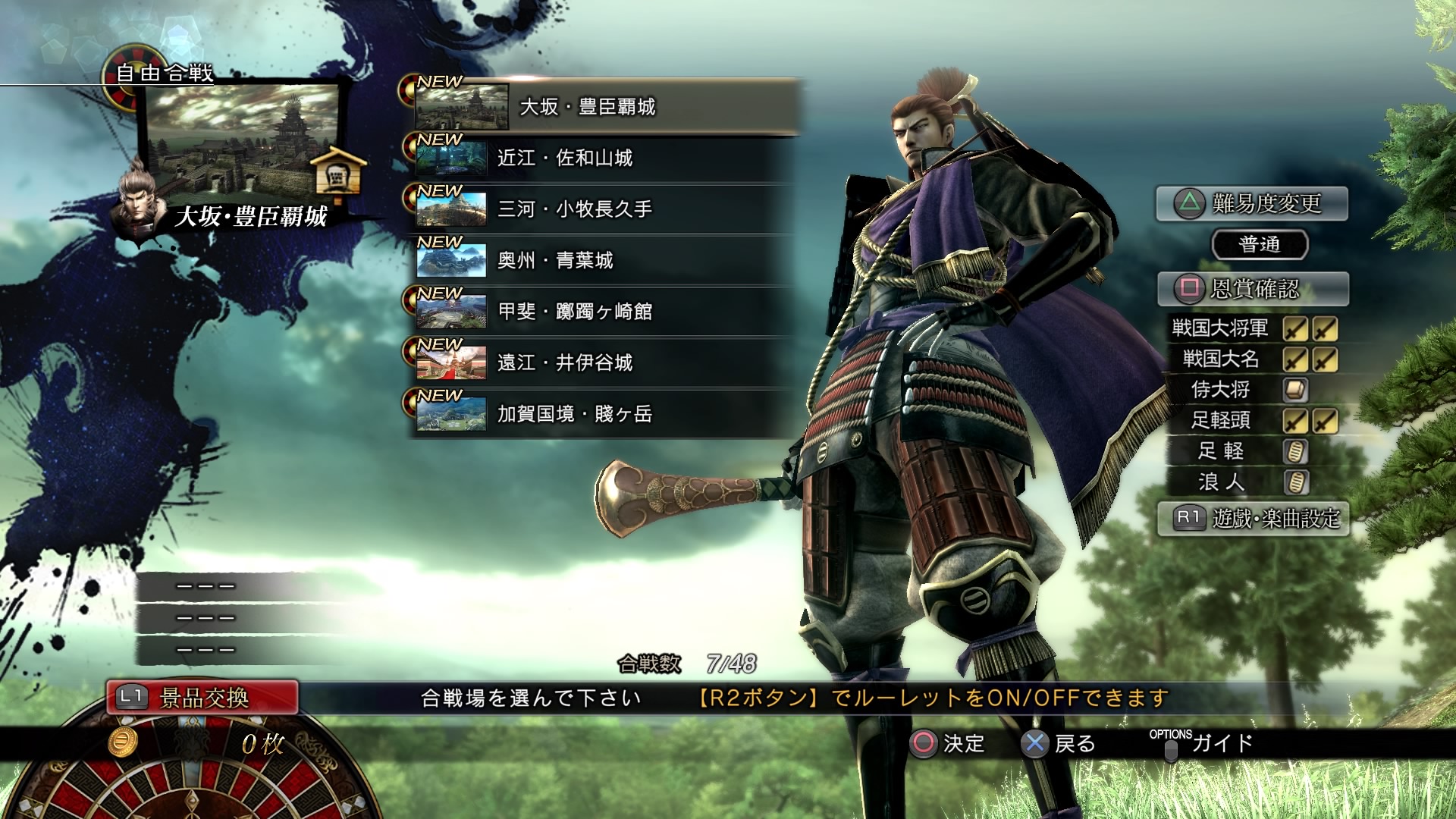The image size is (1456, 819).
Task: Open the ガイド guide
Action: pyautogui.click(x=1206, y=742)
